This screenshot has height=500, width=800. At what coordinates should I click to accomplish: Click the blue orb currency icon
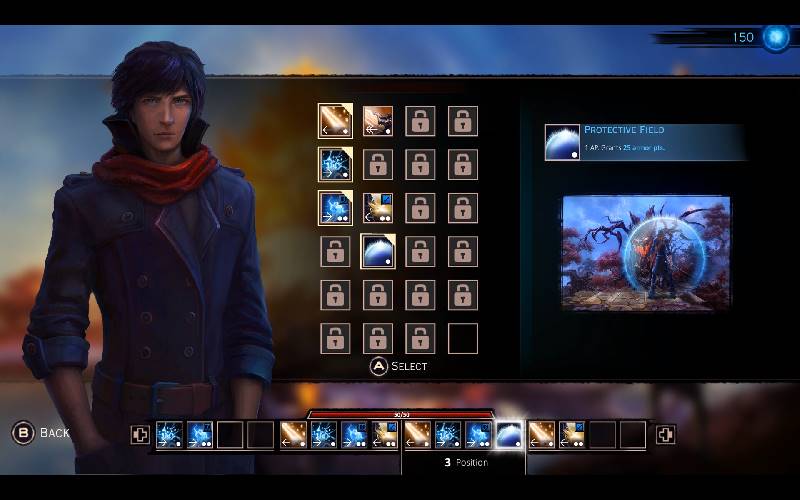(775, 37)
